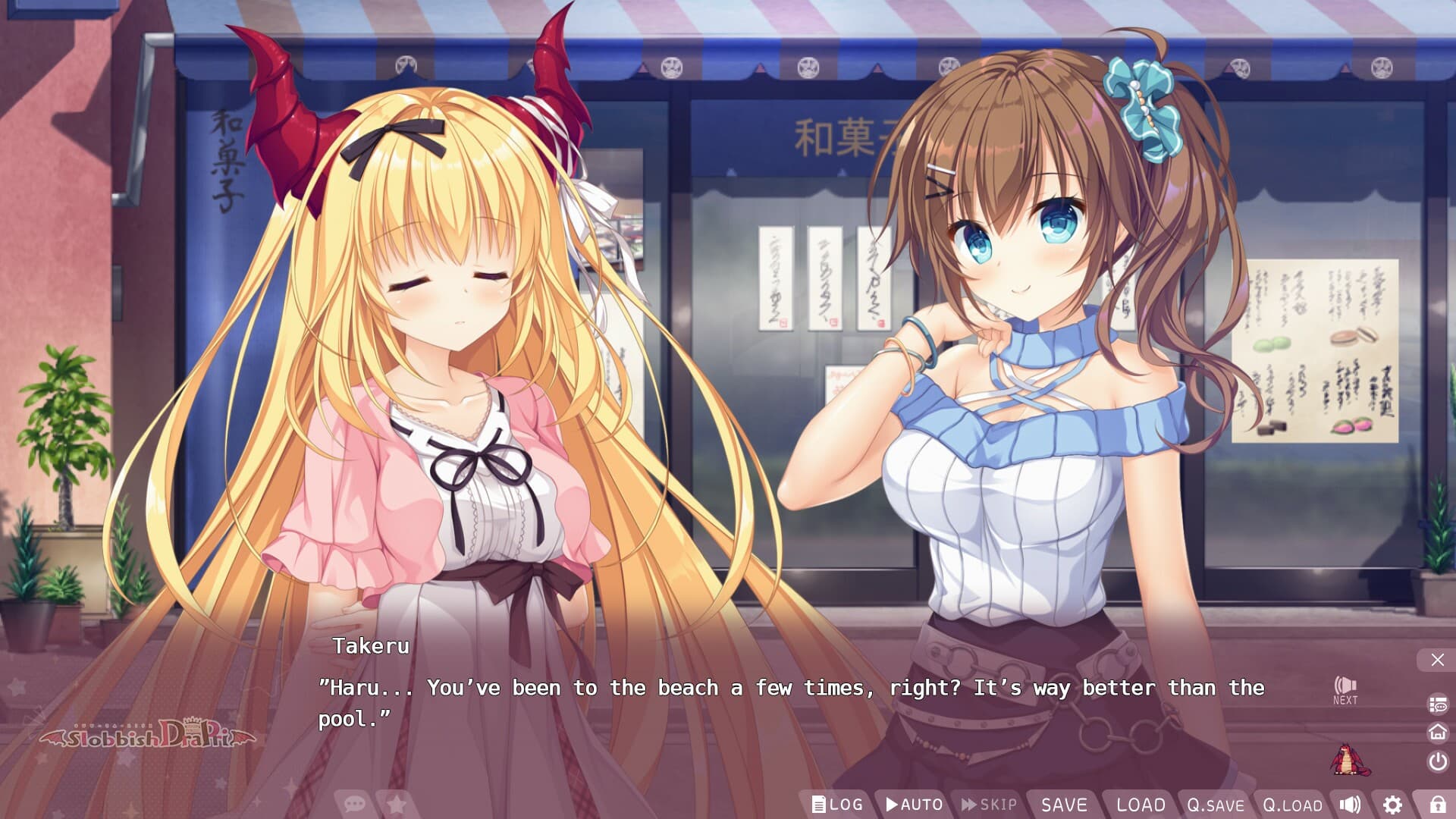This screenshot has height=819, width=1456.
Task: Lock the interface with the padlock icon
Action: (x=1438, y=805)
